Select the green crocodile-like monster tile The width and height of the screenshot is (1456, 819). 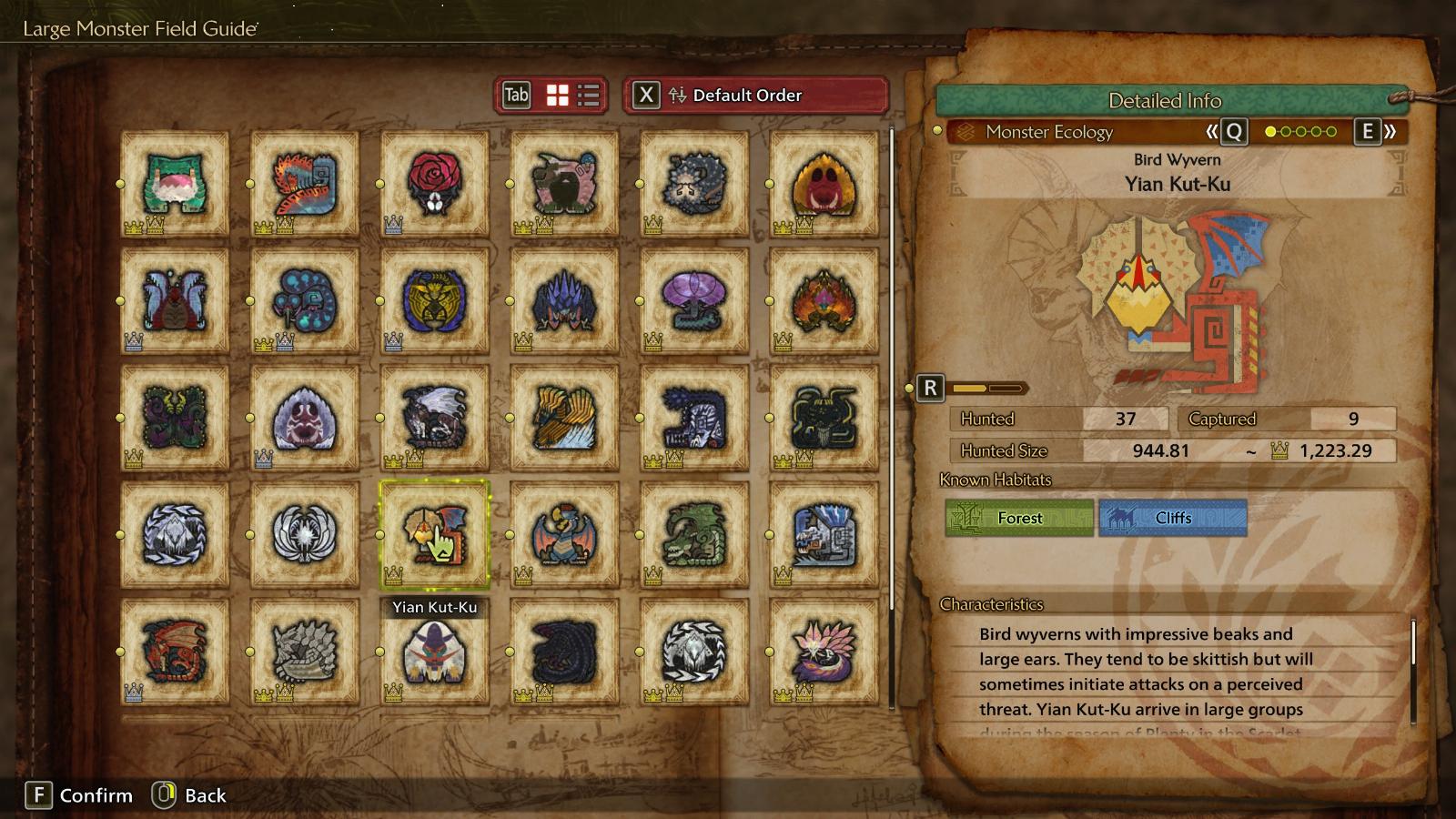(x=694, y=535)
